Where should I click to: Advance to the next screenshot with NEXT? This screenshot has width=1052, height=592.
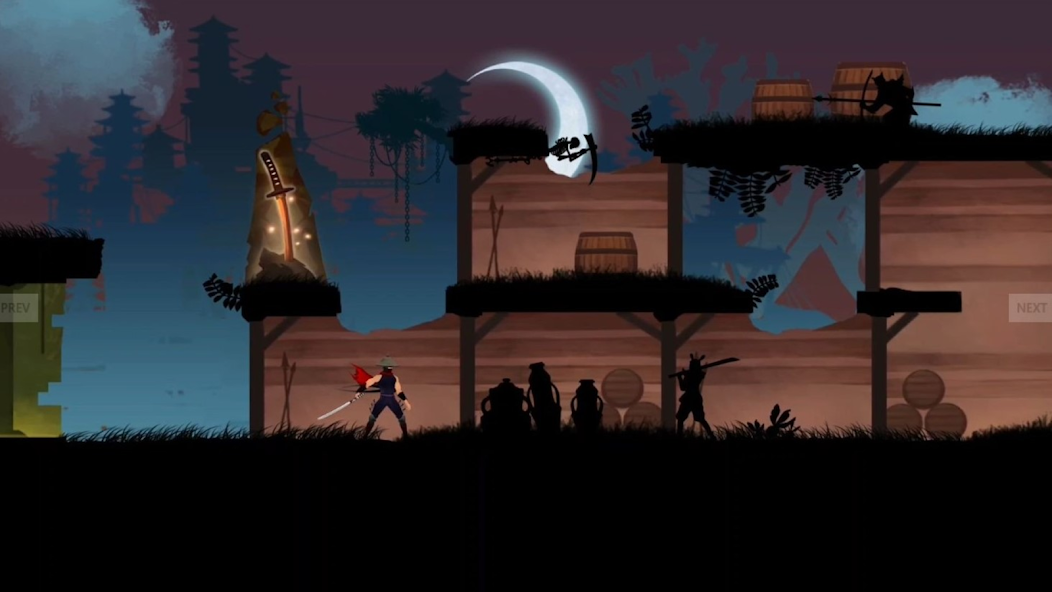pos(1030,308)
